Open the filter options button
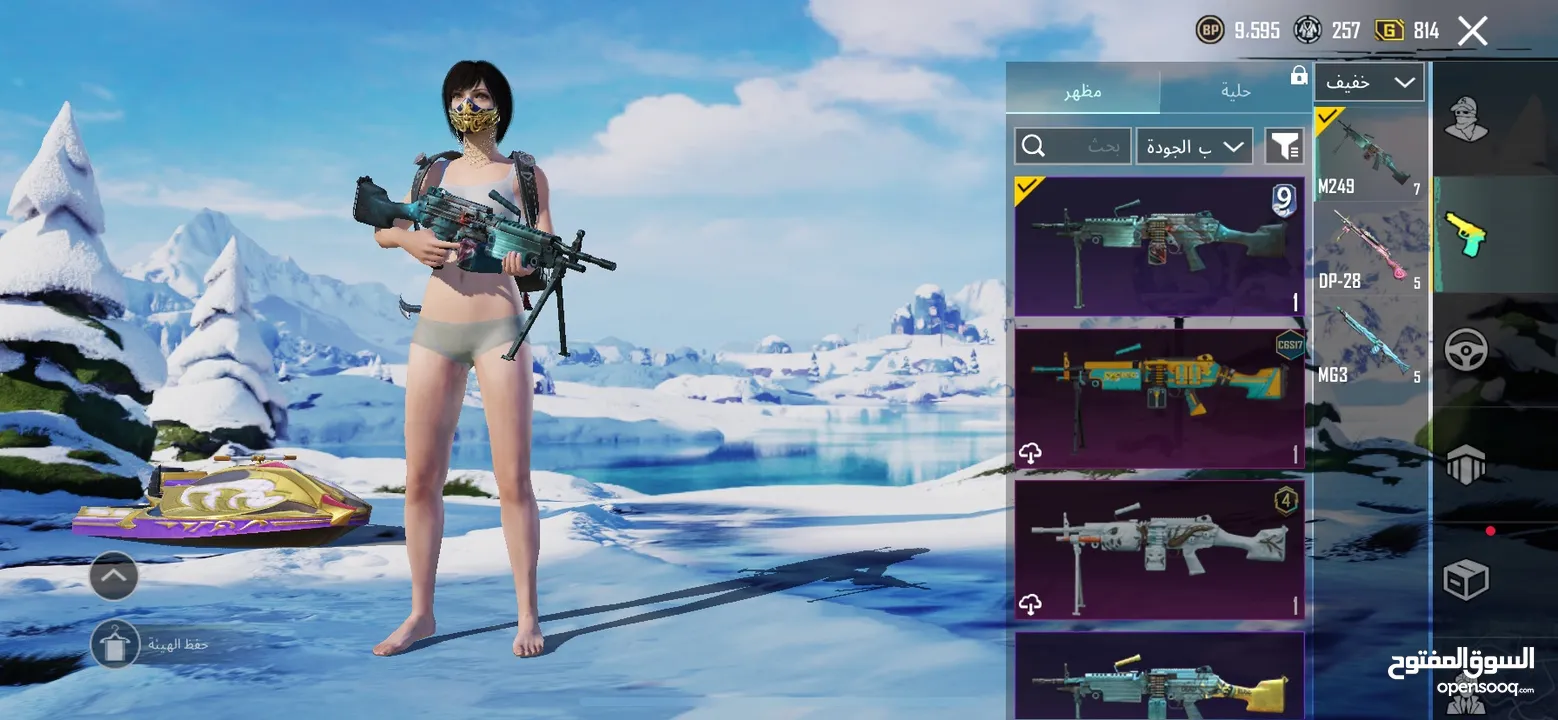The width and height of the screenshot is (1558, 720). [1284, 146]
